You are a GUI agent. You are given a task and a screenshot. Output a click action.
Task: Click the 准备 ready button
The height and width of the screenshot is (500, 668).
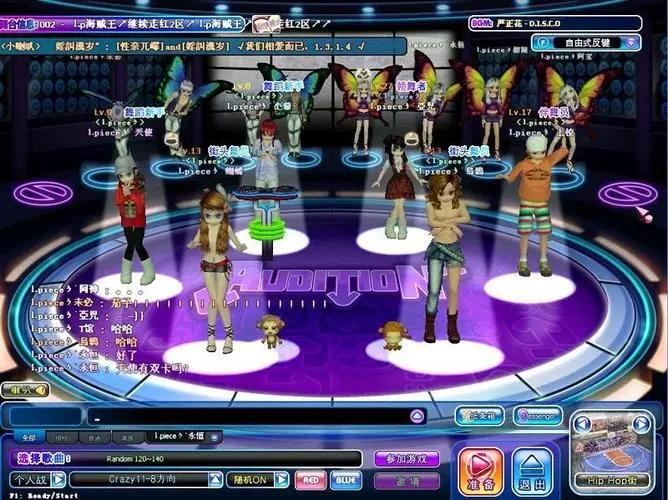(480, 471)
